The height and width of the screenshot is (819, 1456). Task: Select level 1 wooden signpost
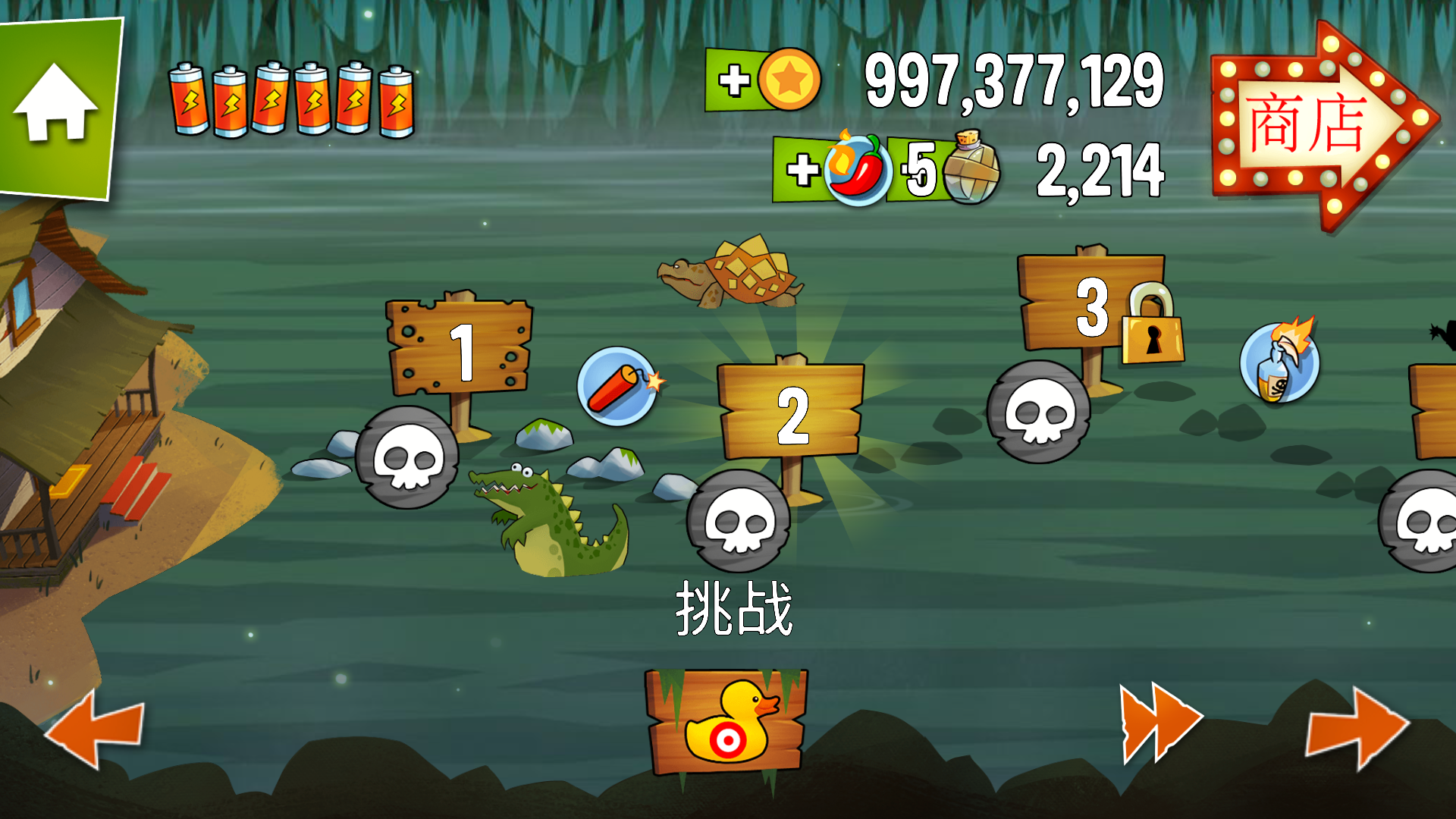(460, 349)
